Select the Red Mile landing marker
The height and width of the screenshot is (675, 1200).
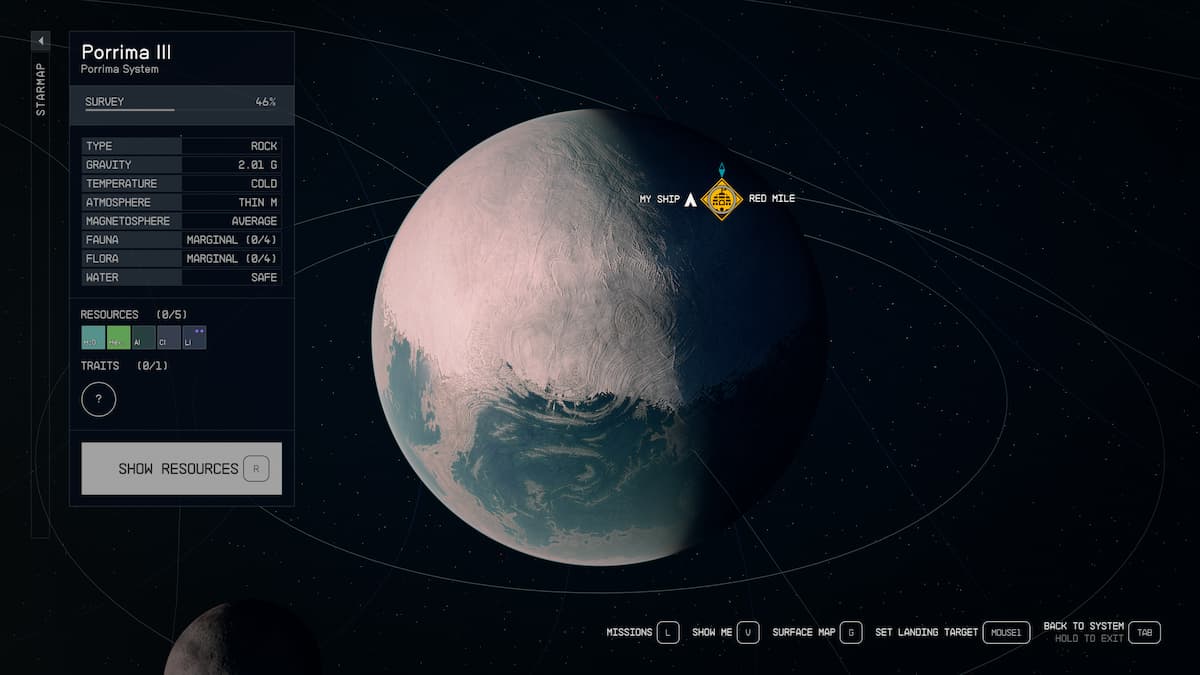tap(720, 199)
